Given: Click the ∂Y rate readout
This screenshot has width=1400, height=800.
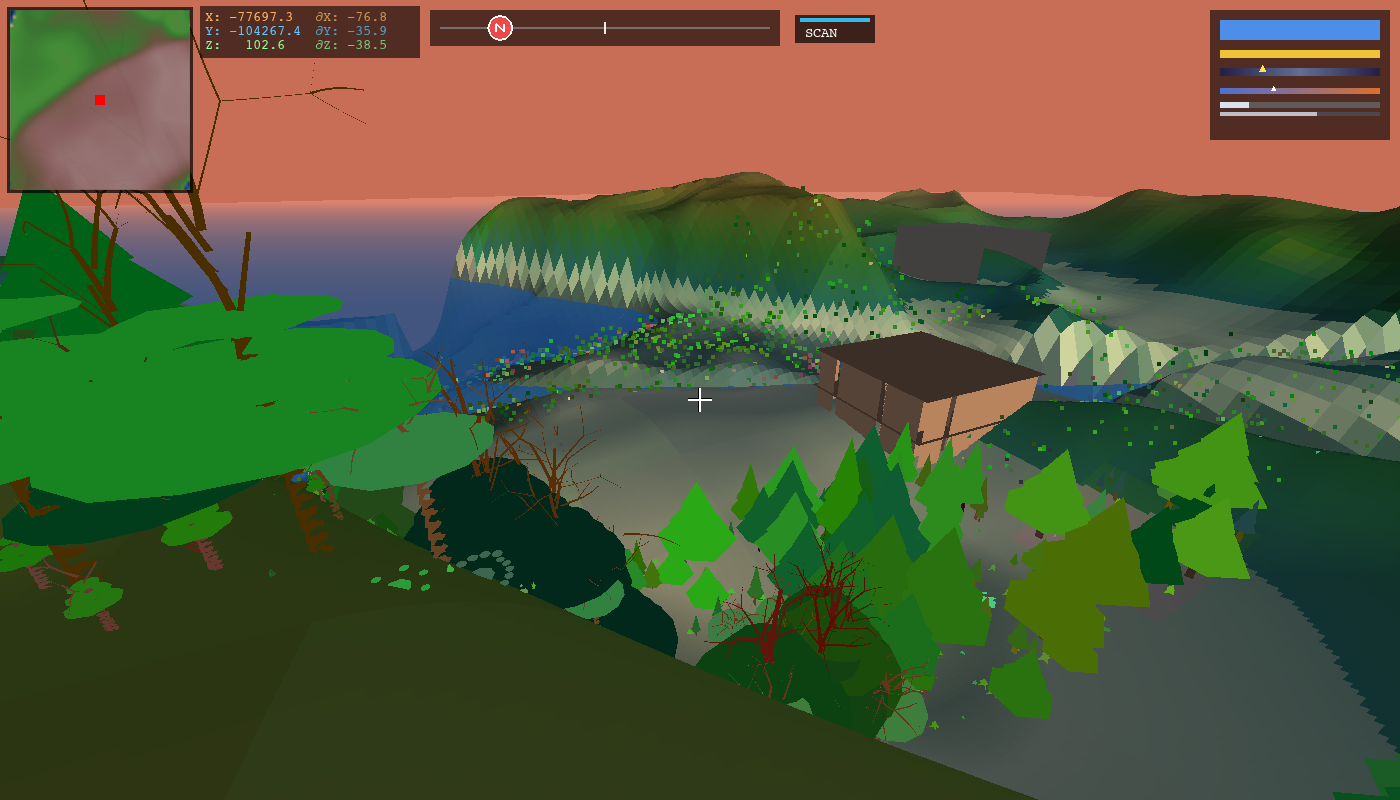Looking at the screenshot, I should pos(350,29).
